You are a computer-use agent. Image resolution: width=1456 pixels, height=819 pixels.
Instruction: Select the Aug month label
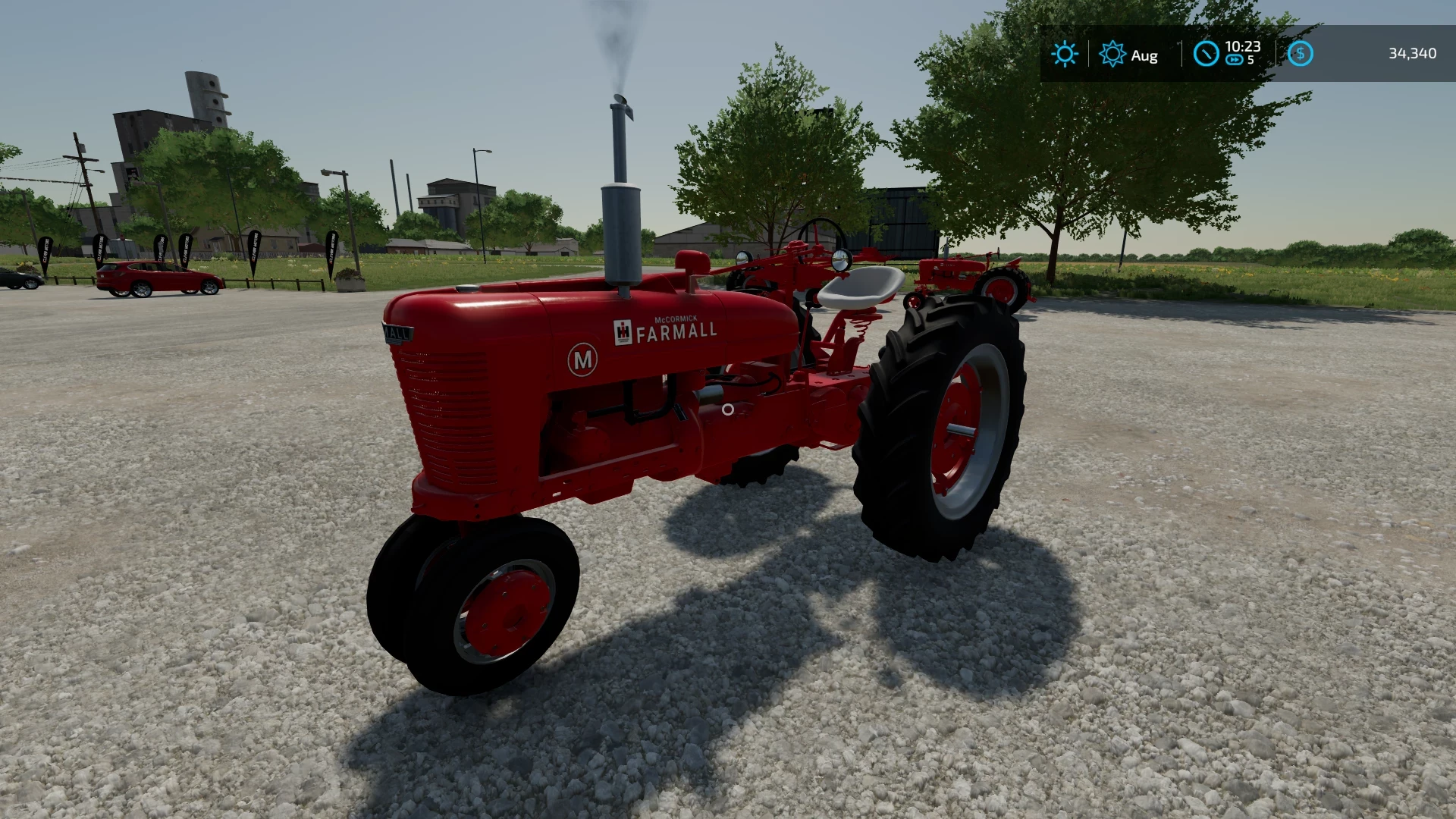click(x=1143, y=55)
